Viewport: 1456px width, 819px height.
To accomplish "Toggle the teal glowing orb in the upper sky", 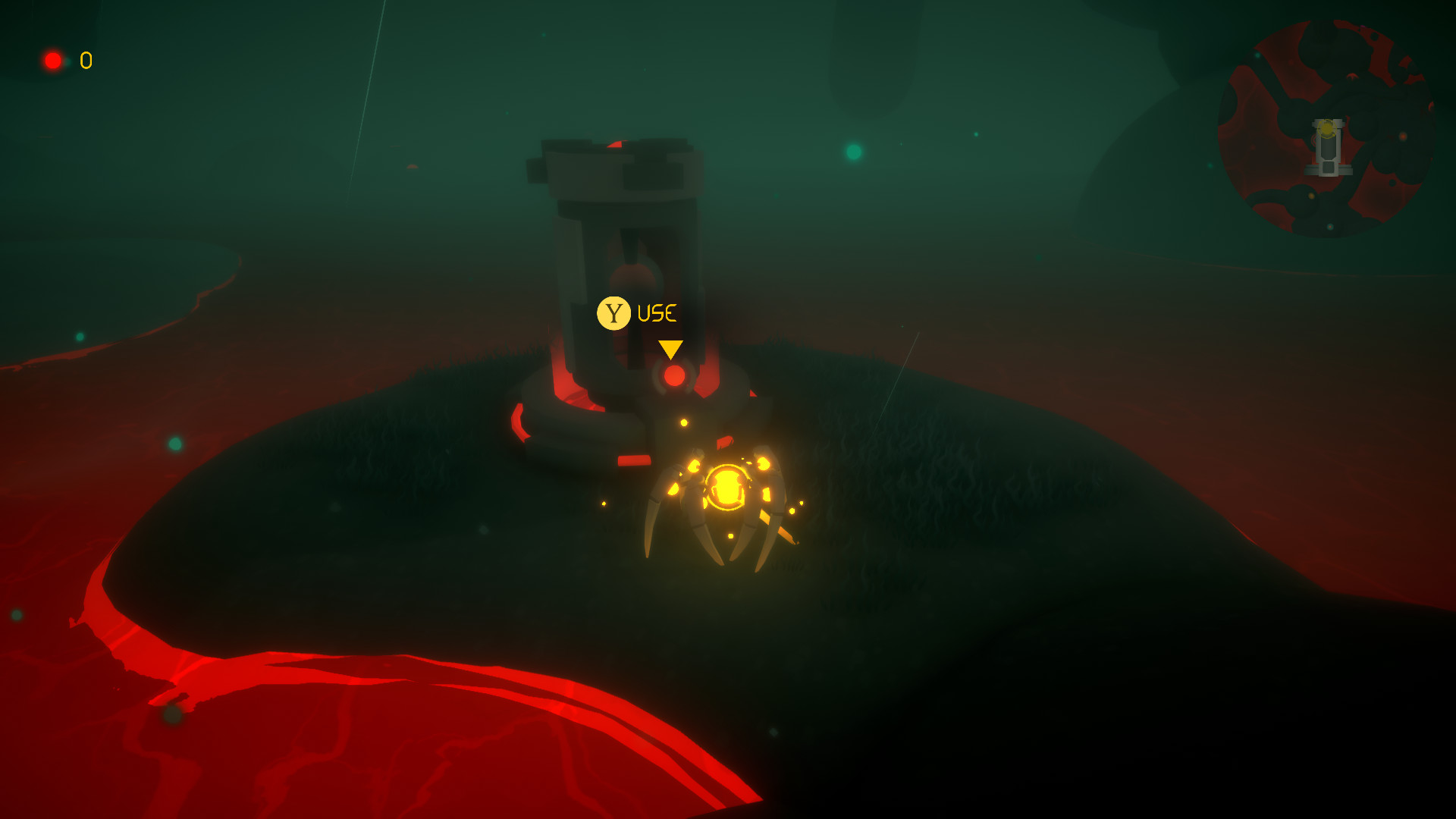I will [855, 152].
